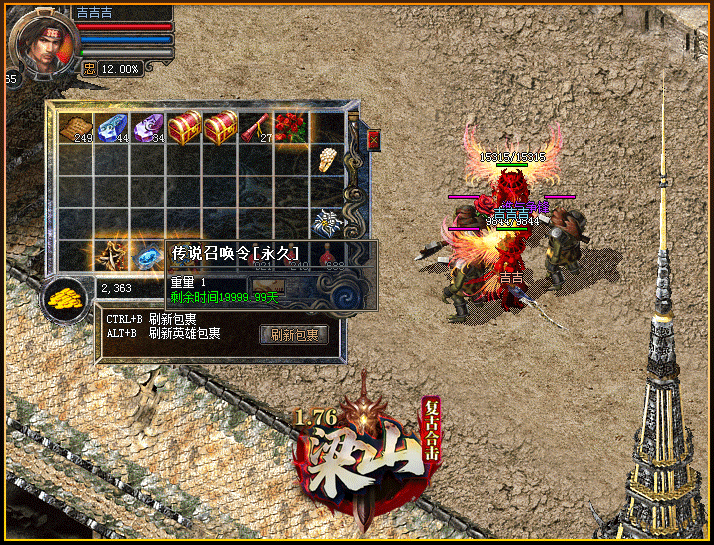Viewport: 714px width, 545px height.
Task: Close the inventory bag window
Action: pyautogui.click(x=374, y=139)
